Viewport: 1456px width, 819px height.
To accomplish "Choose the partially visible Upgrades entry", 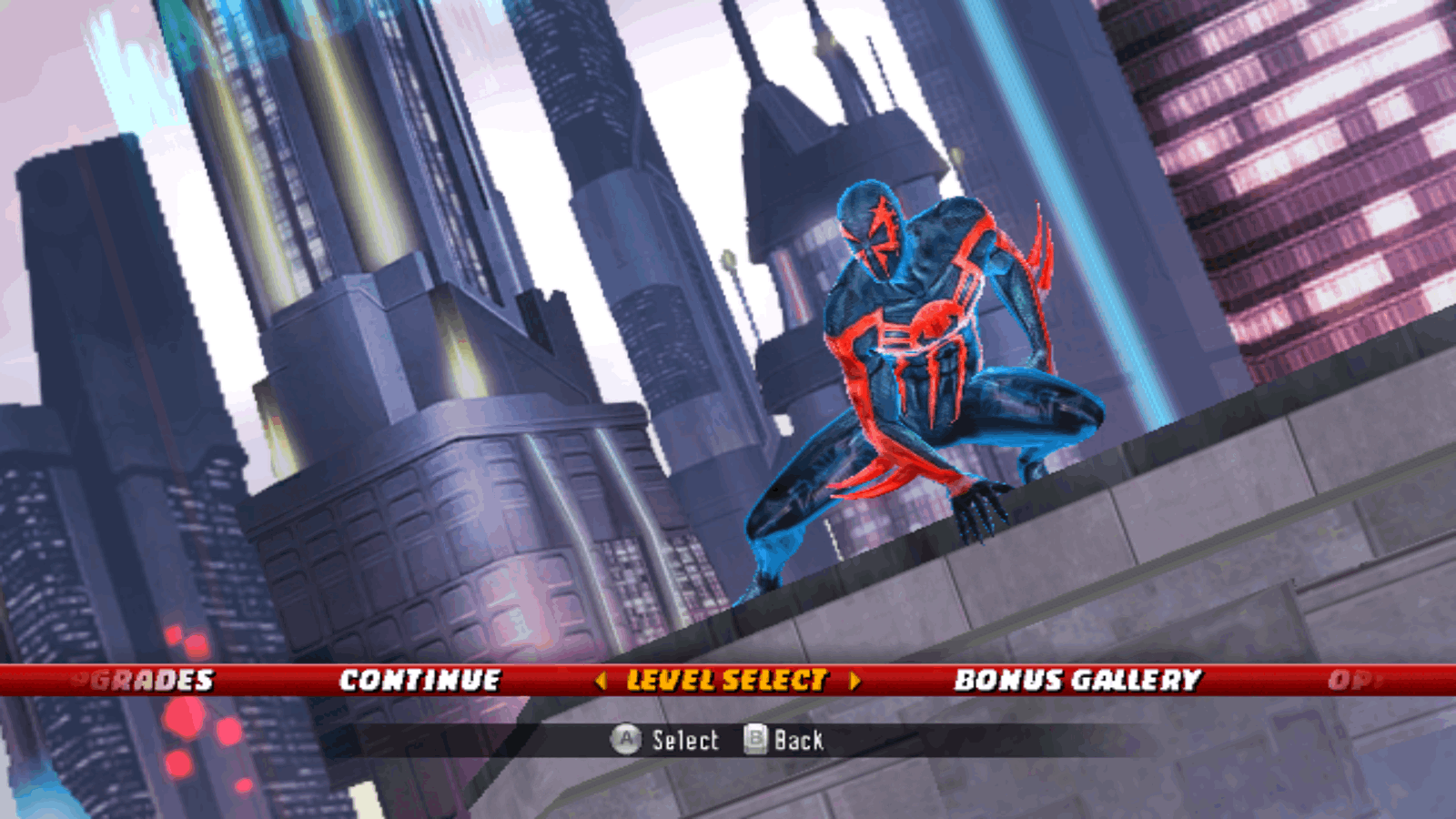I will 146,680.
